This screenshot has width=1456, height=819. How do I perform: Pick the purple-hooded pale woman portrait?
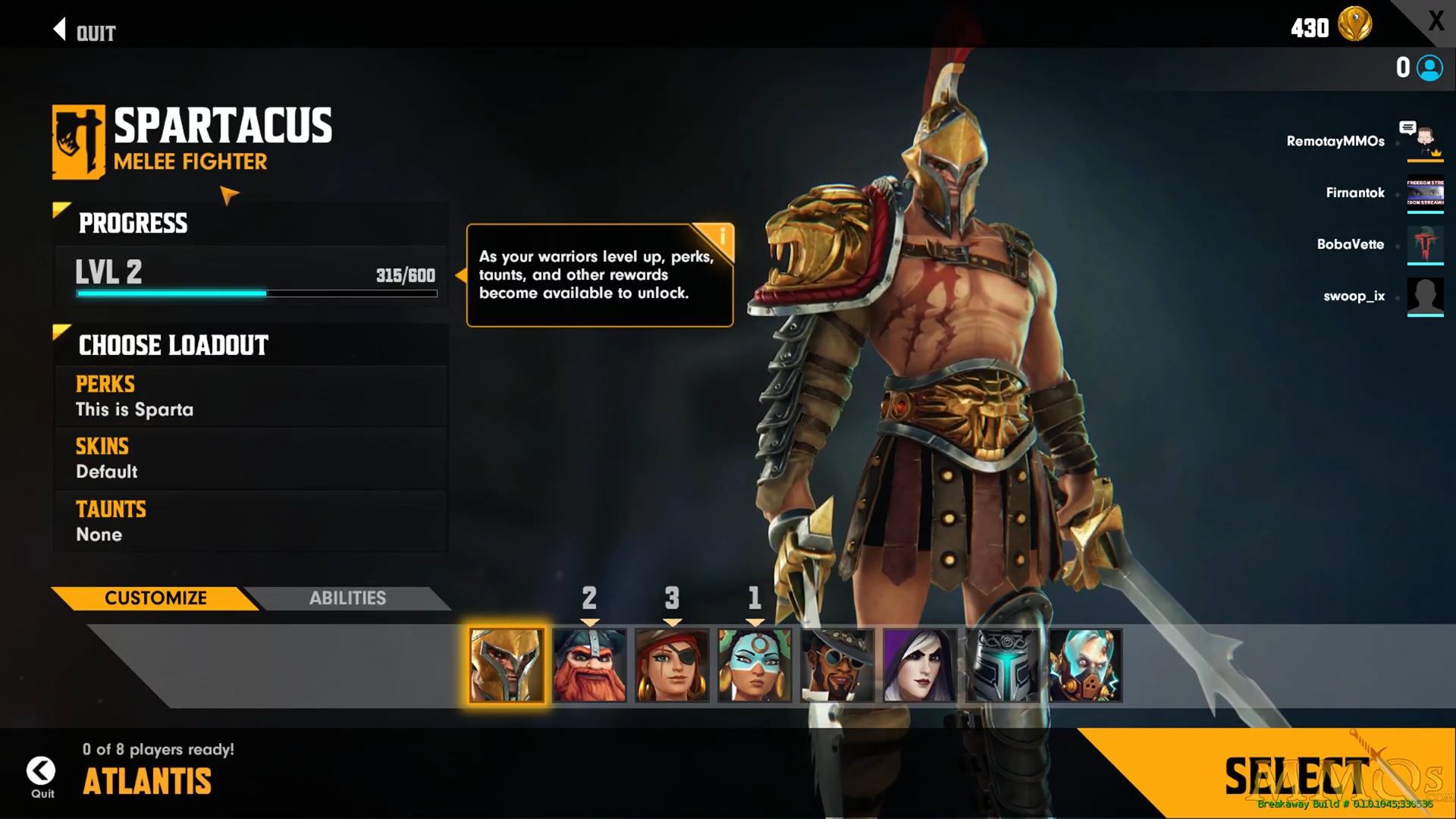click(920, 665)
